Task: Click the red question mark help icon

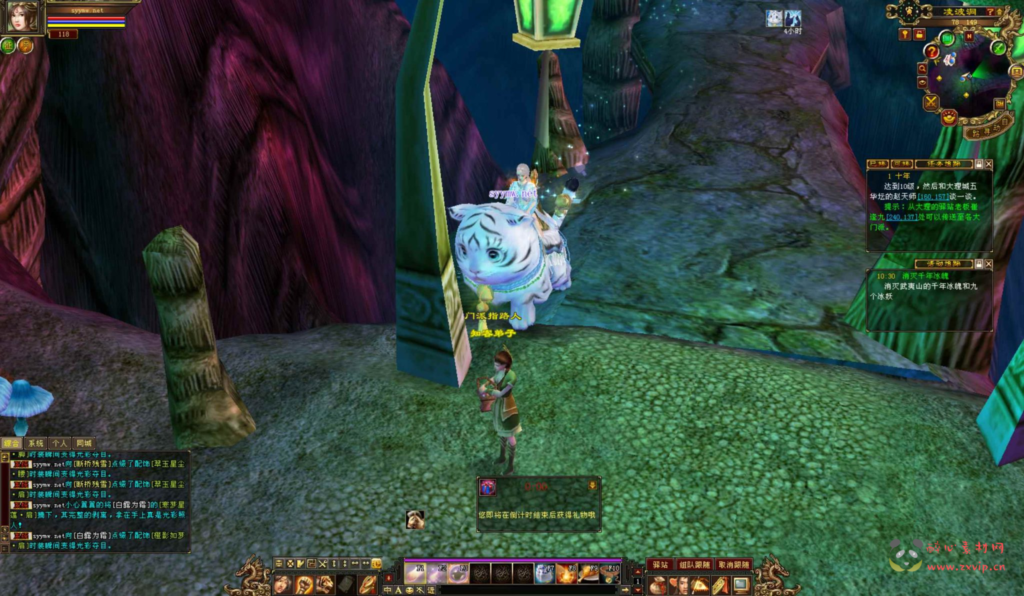Action: (x=932, y=52)
